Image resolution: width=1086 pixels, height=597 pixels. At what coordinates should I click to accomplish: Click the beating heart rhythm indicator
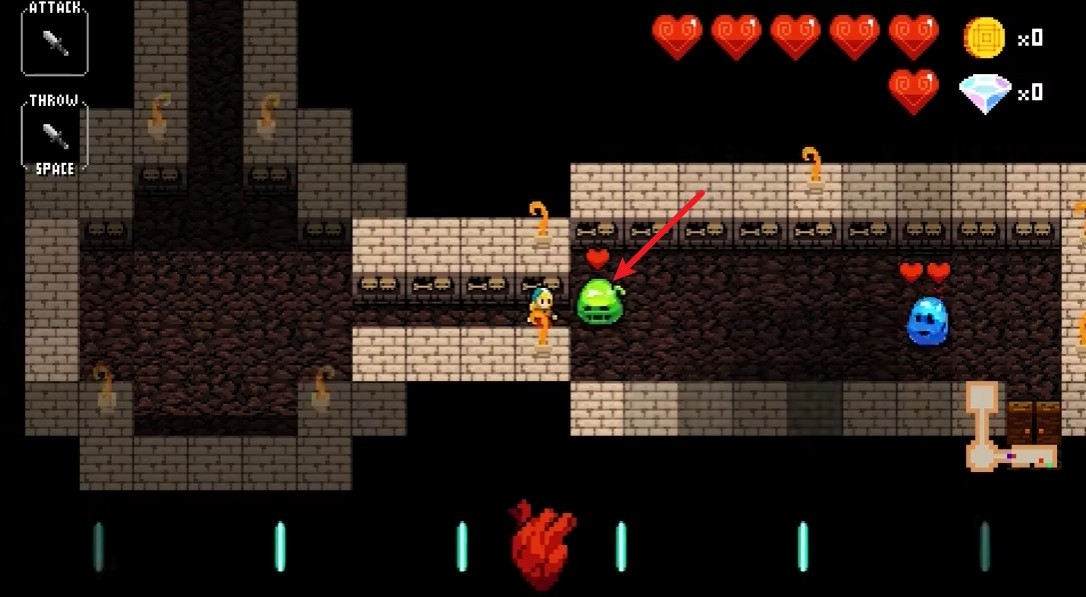(x=542, y=545)
